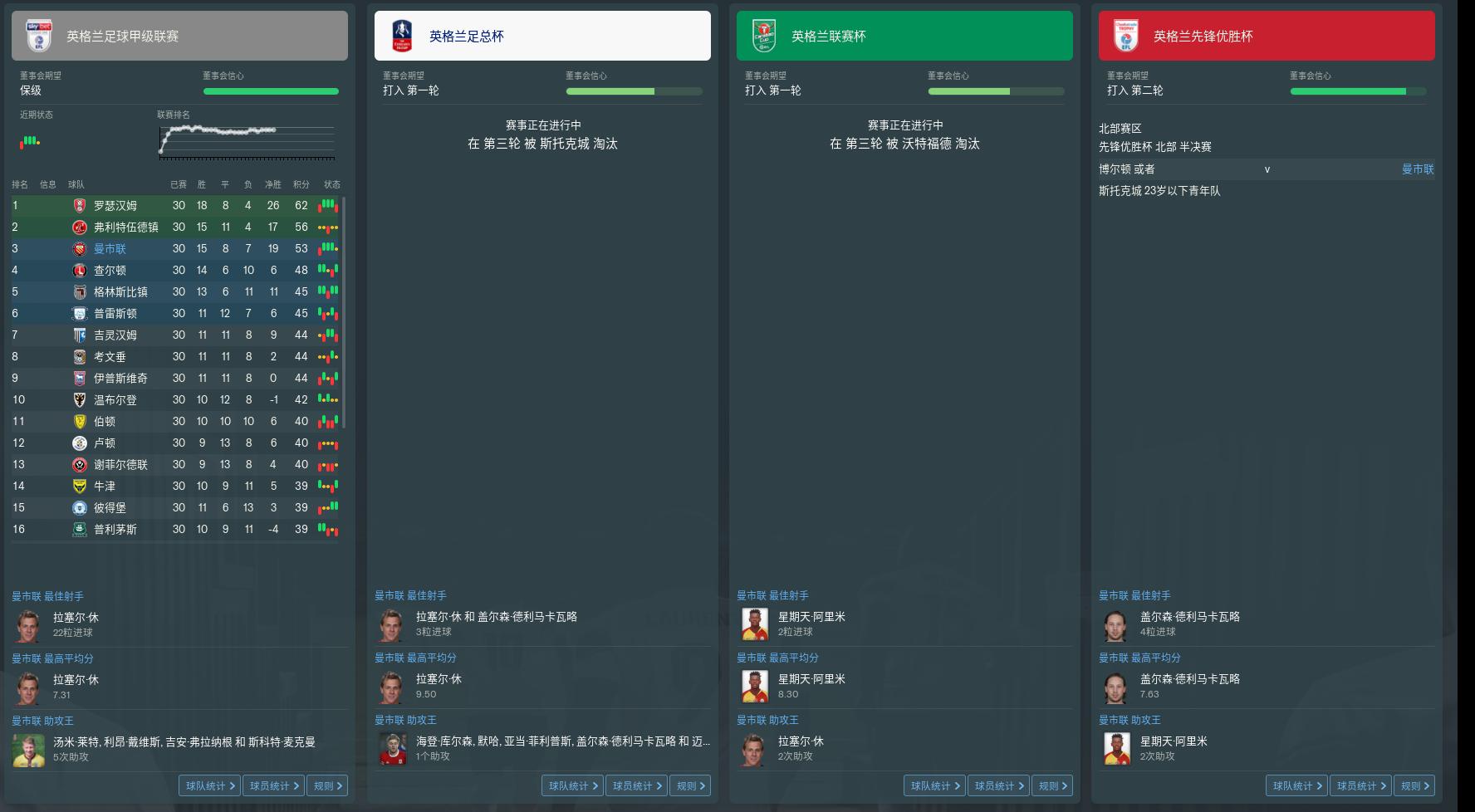Screen dimensions: 1475x812
Task: Select 罗瑟汉姆 club crest in the table
Action: (79, 205)
